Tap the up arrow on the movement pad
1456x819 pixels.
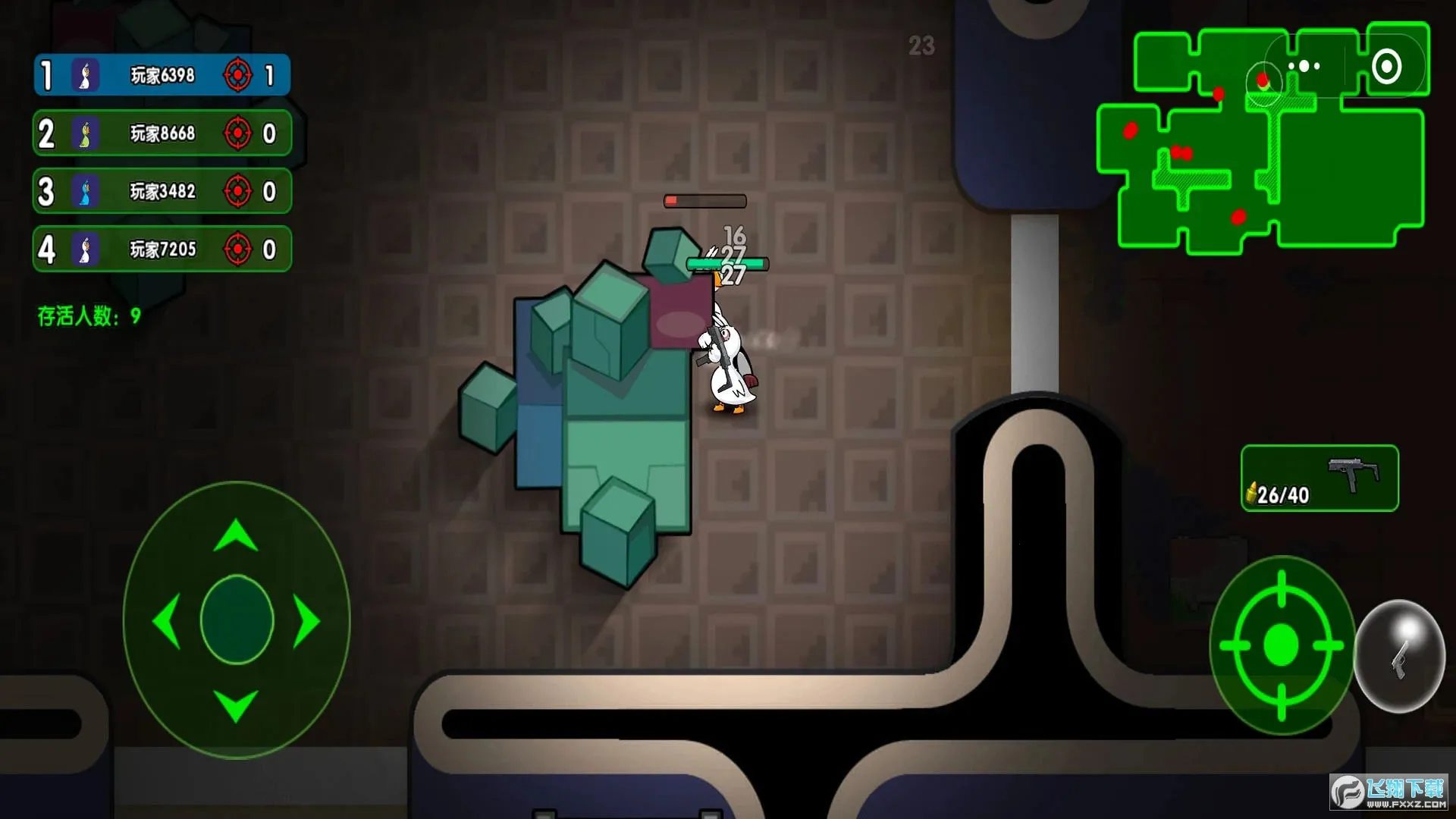pyautogui.click(x=236, y=535)
